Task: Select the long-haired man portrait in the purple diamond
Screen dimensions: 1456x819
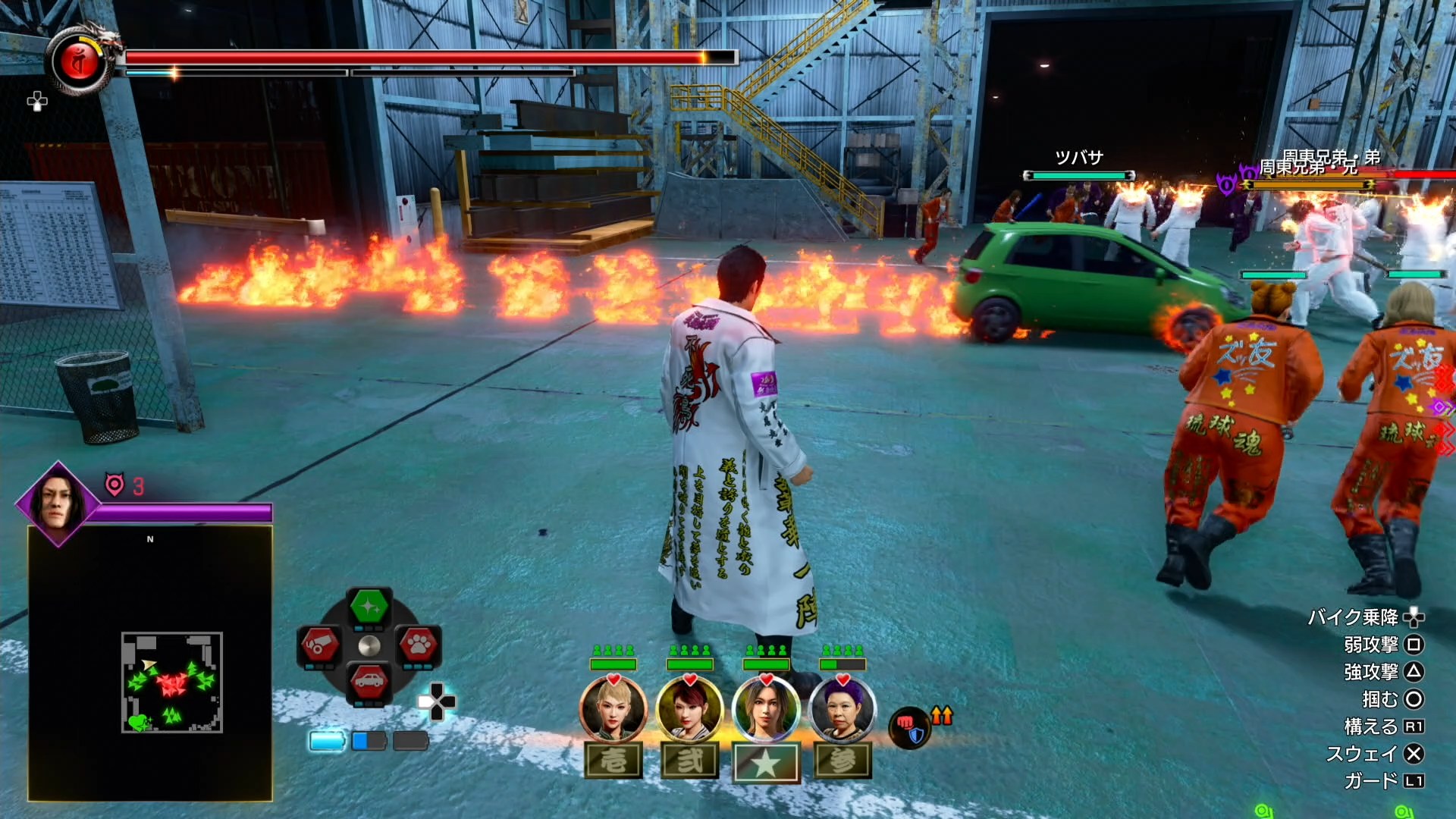Action: pos(58,503)
